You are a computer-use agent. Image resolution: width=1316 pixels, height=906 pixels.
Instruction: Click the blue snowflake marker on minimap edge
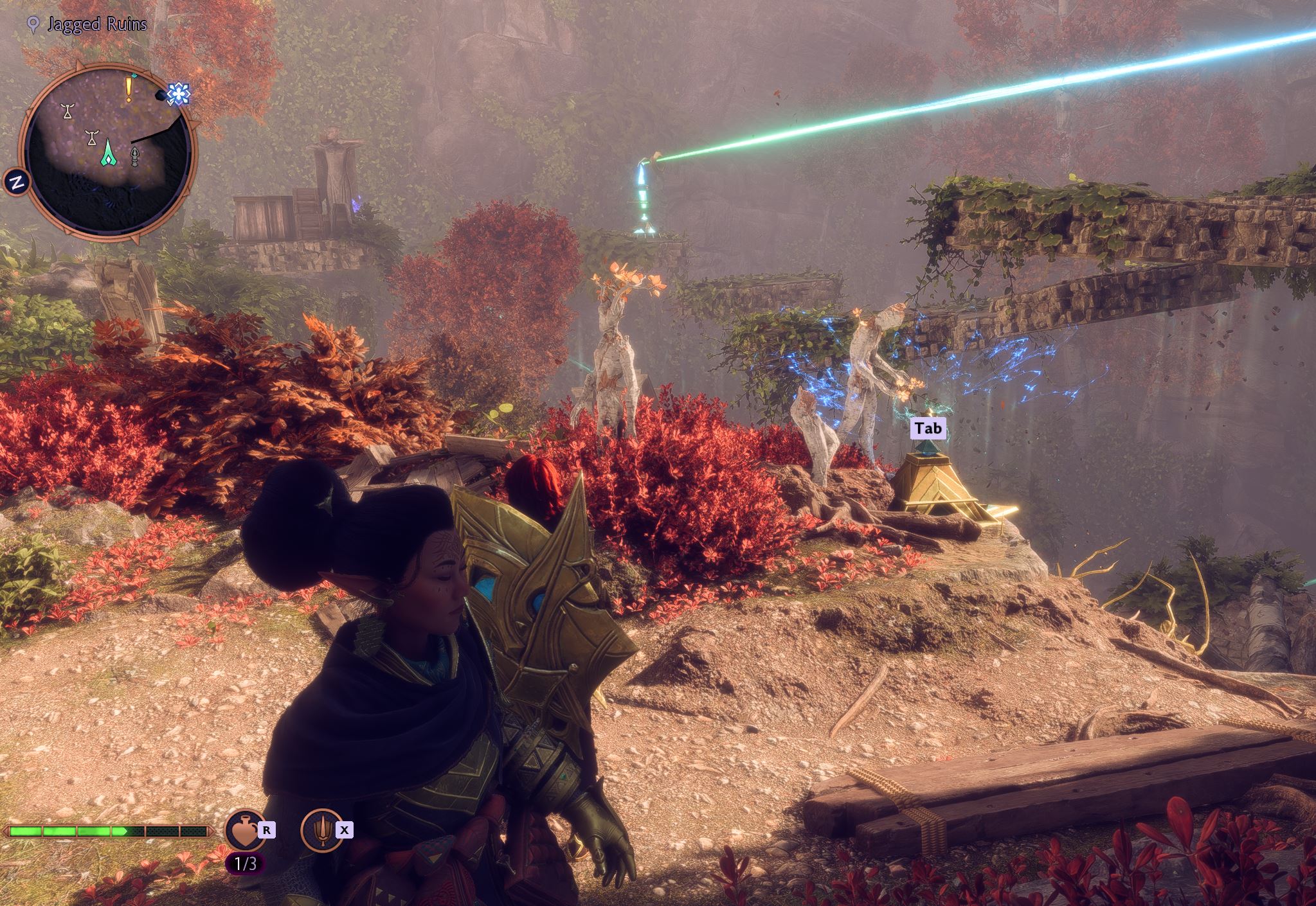(x=177, y=94)
